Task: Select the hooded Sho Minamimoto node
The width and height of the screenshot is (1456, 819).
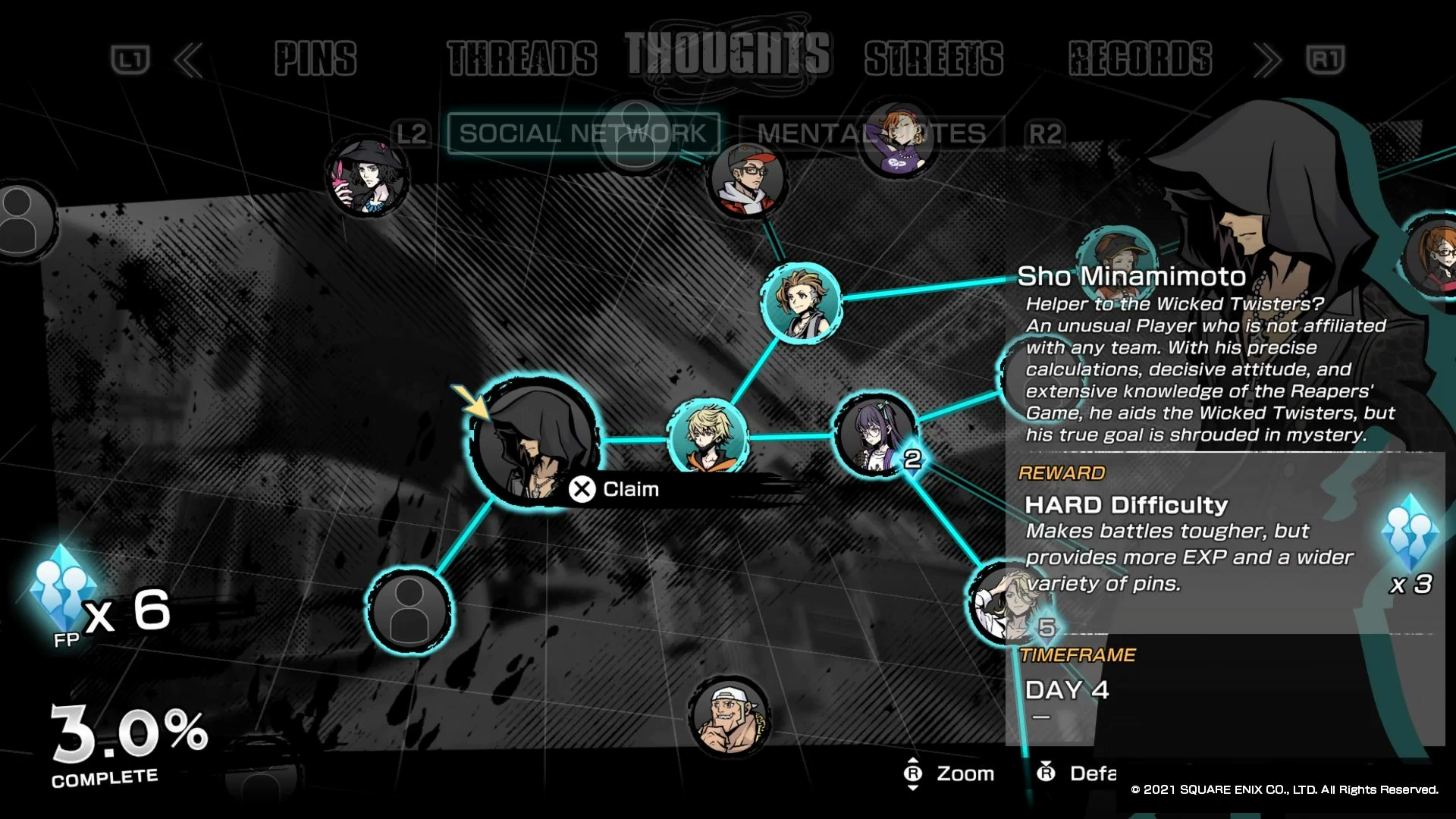Action: pyautogui.click(x=534, y=438)
